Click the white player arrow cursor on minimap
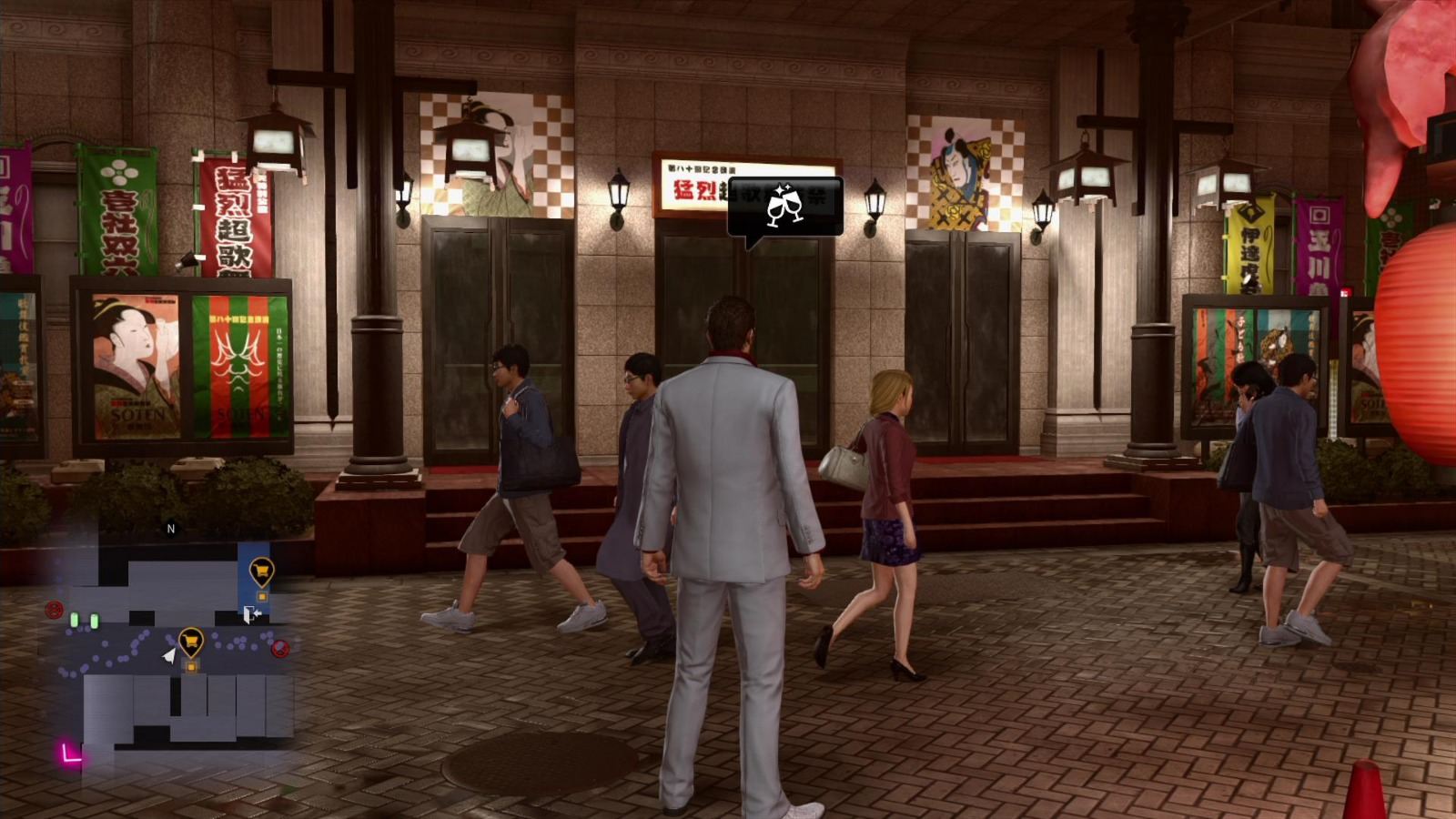The height and width of the screenshot is (819, 1456). click(168, 655)
